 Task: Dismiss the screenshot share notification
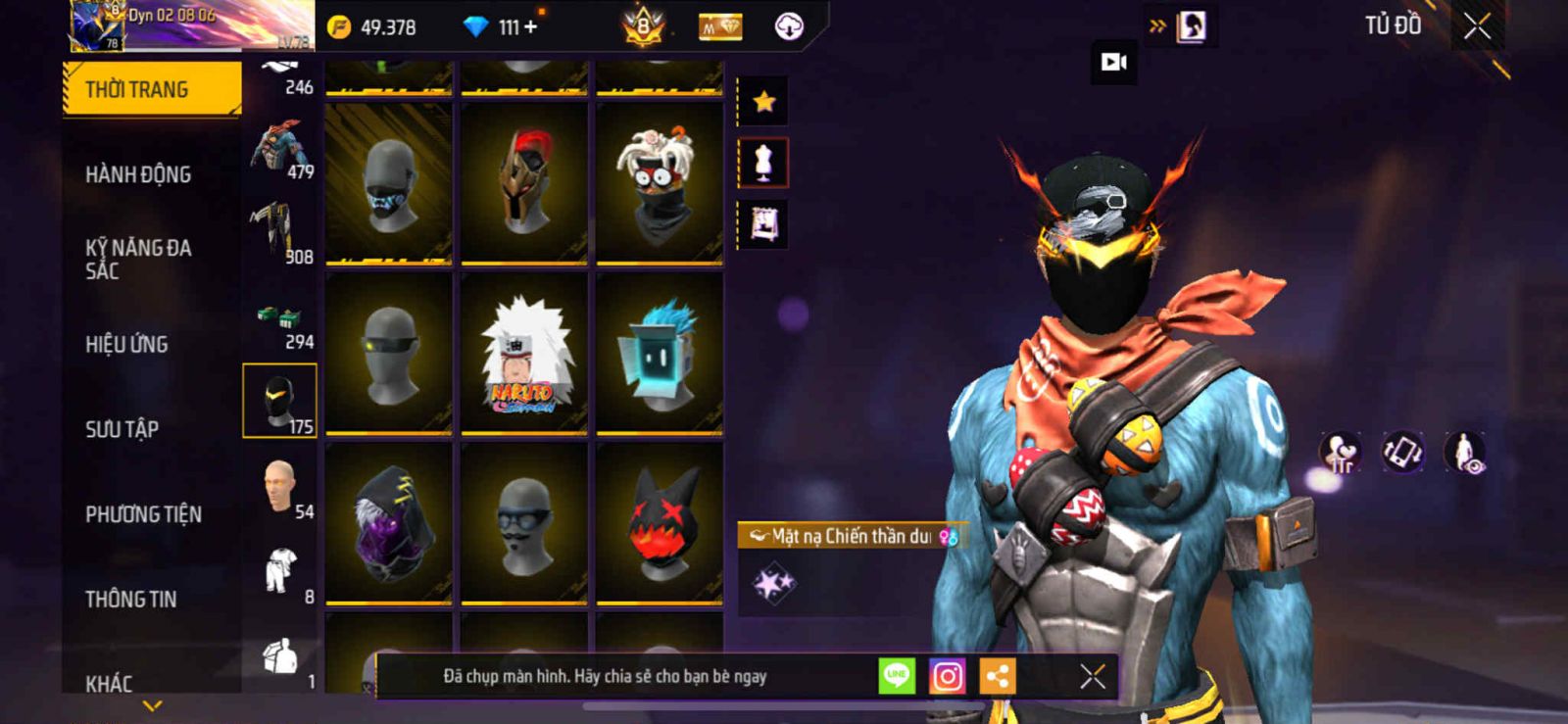pyautogui.click(x=1093, y=676)
